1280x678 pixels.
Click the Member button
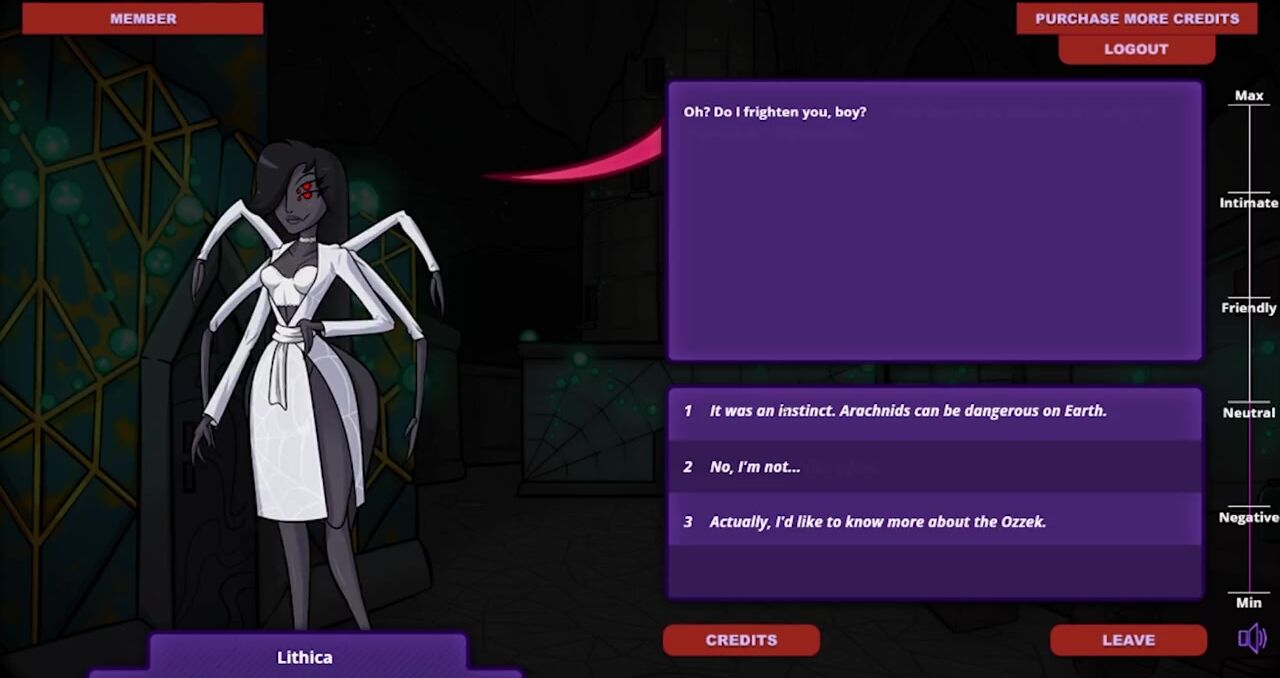(143, 18)
